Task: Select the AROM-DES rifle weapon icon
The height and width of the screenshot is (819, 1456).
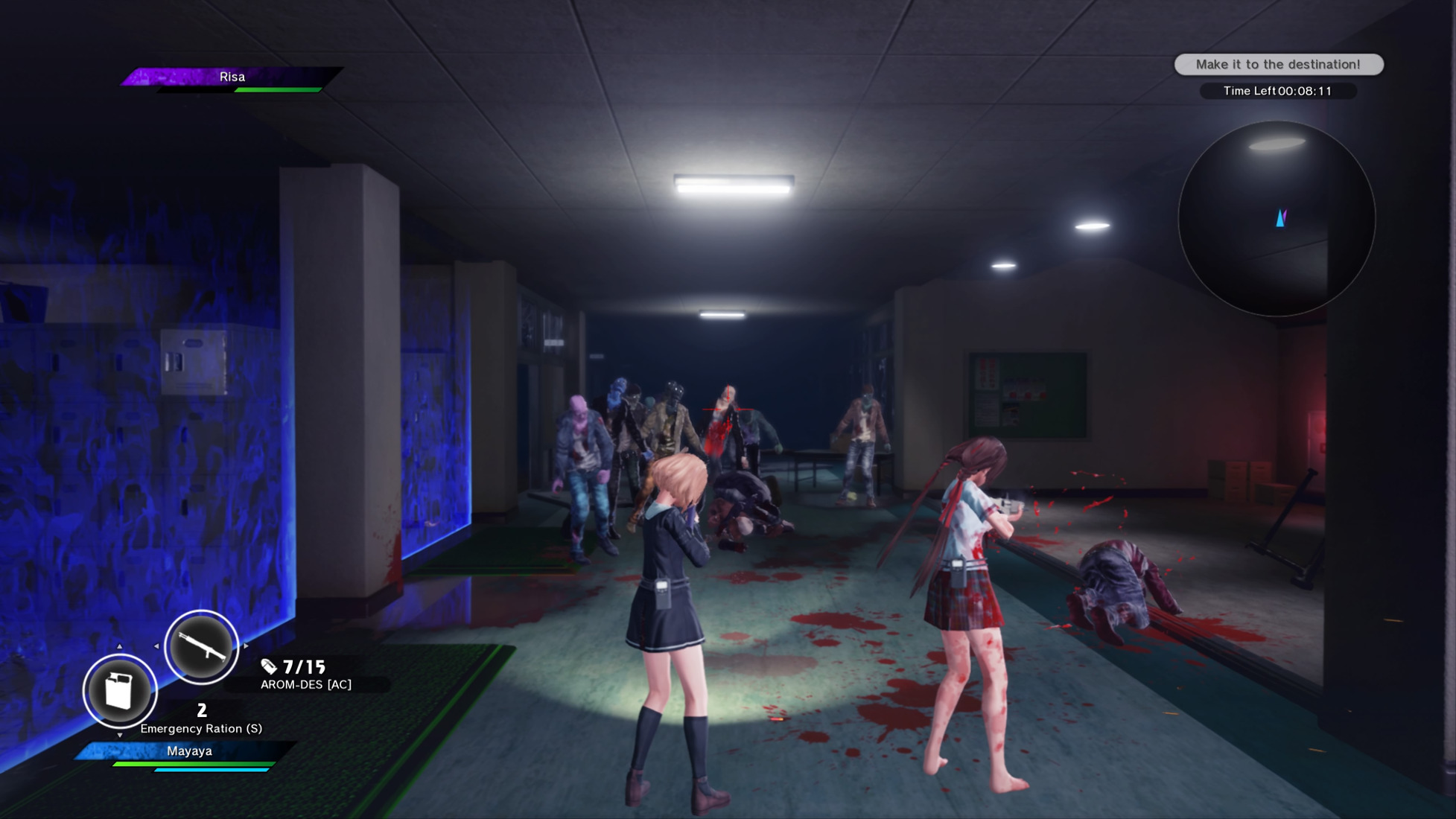Action: point(201,647)
